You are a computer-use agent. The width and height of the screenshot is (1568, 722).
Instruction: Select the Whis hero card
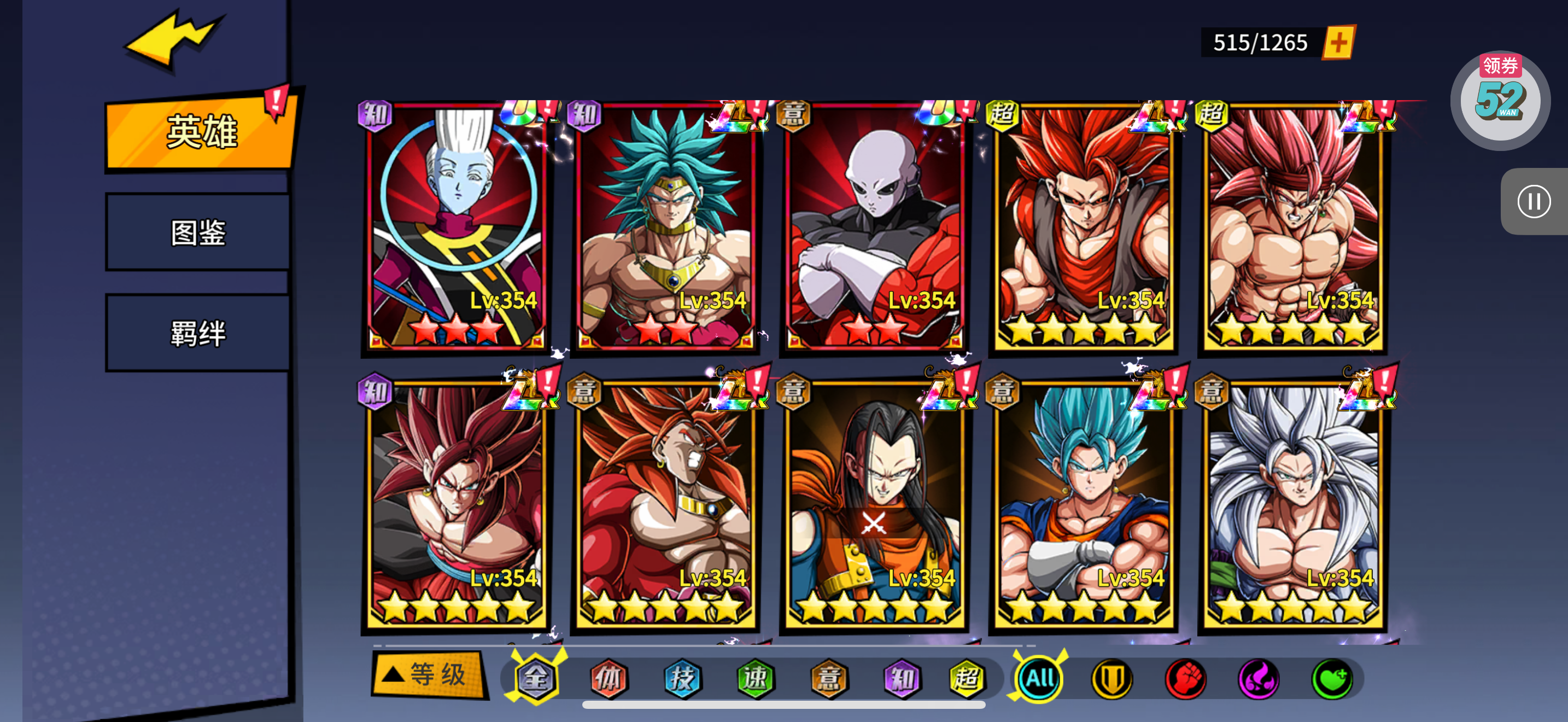(456, 226)
